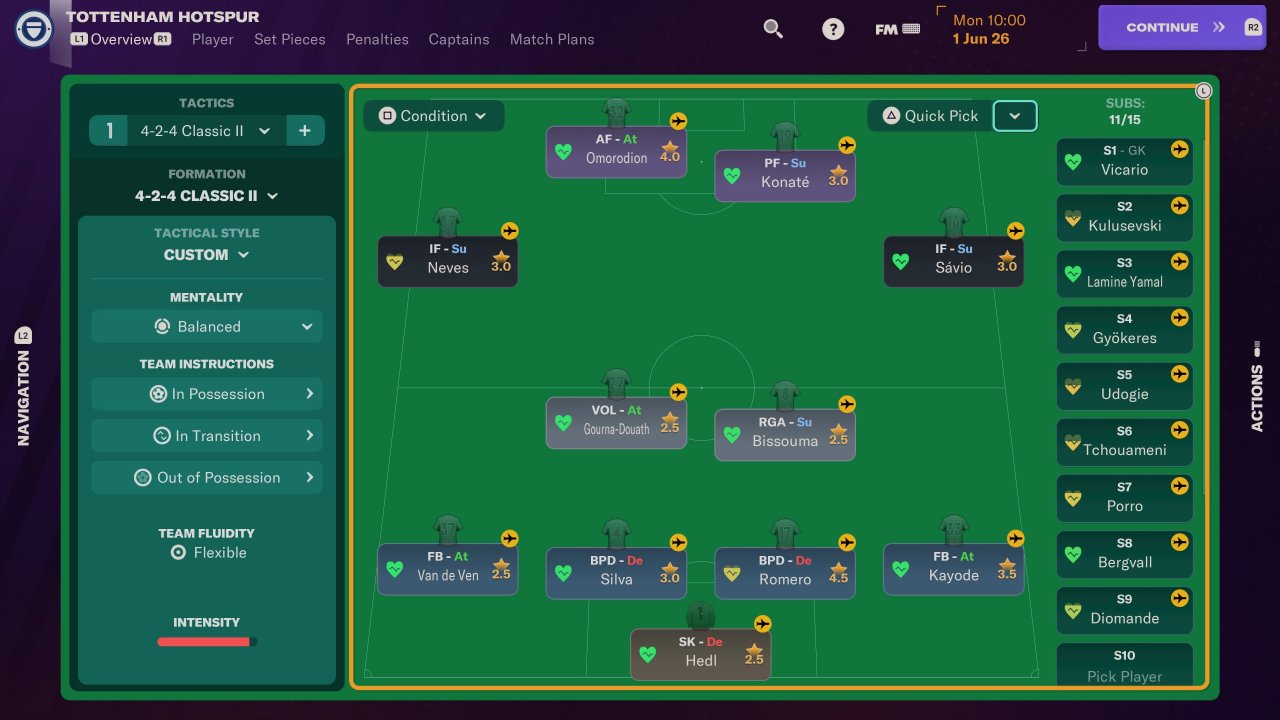Open the Condition view dropdown
Image resolution: width=1280 pixels, height=720 pixels.
(433, 116)
